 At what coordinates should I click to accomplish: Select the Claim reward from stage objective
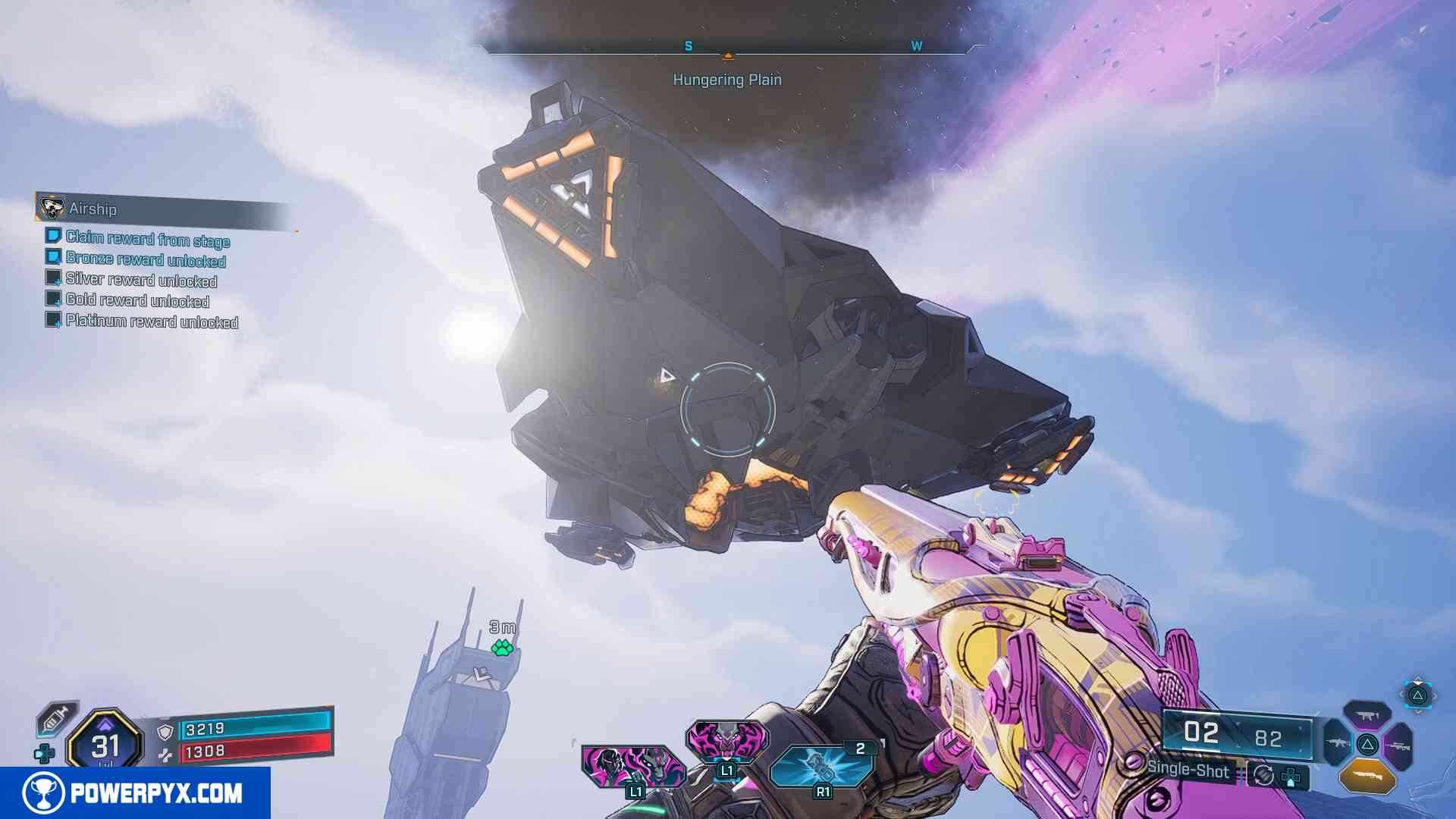click(x=147, y=239)
